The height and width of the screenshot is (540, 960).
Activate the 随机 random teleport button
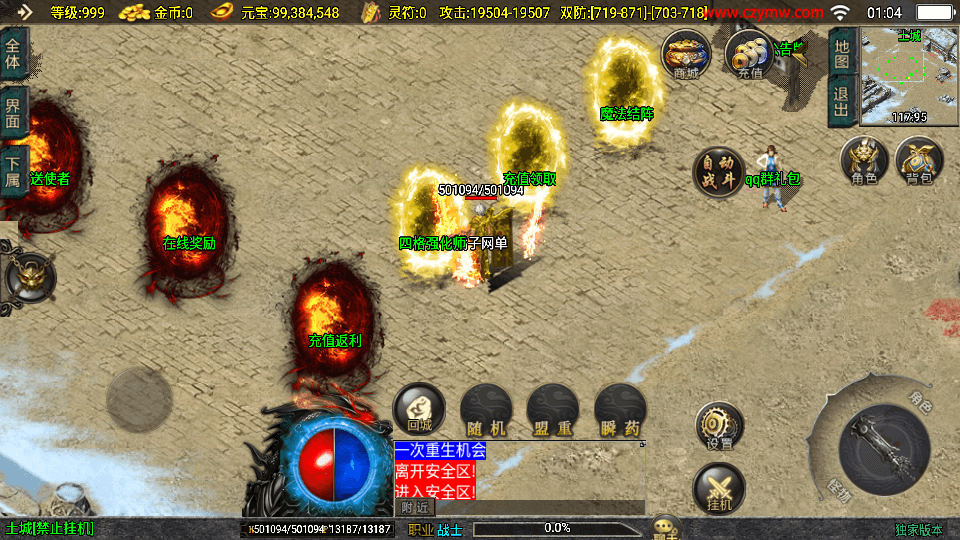pyautogui.click(x=486, y=409)
